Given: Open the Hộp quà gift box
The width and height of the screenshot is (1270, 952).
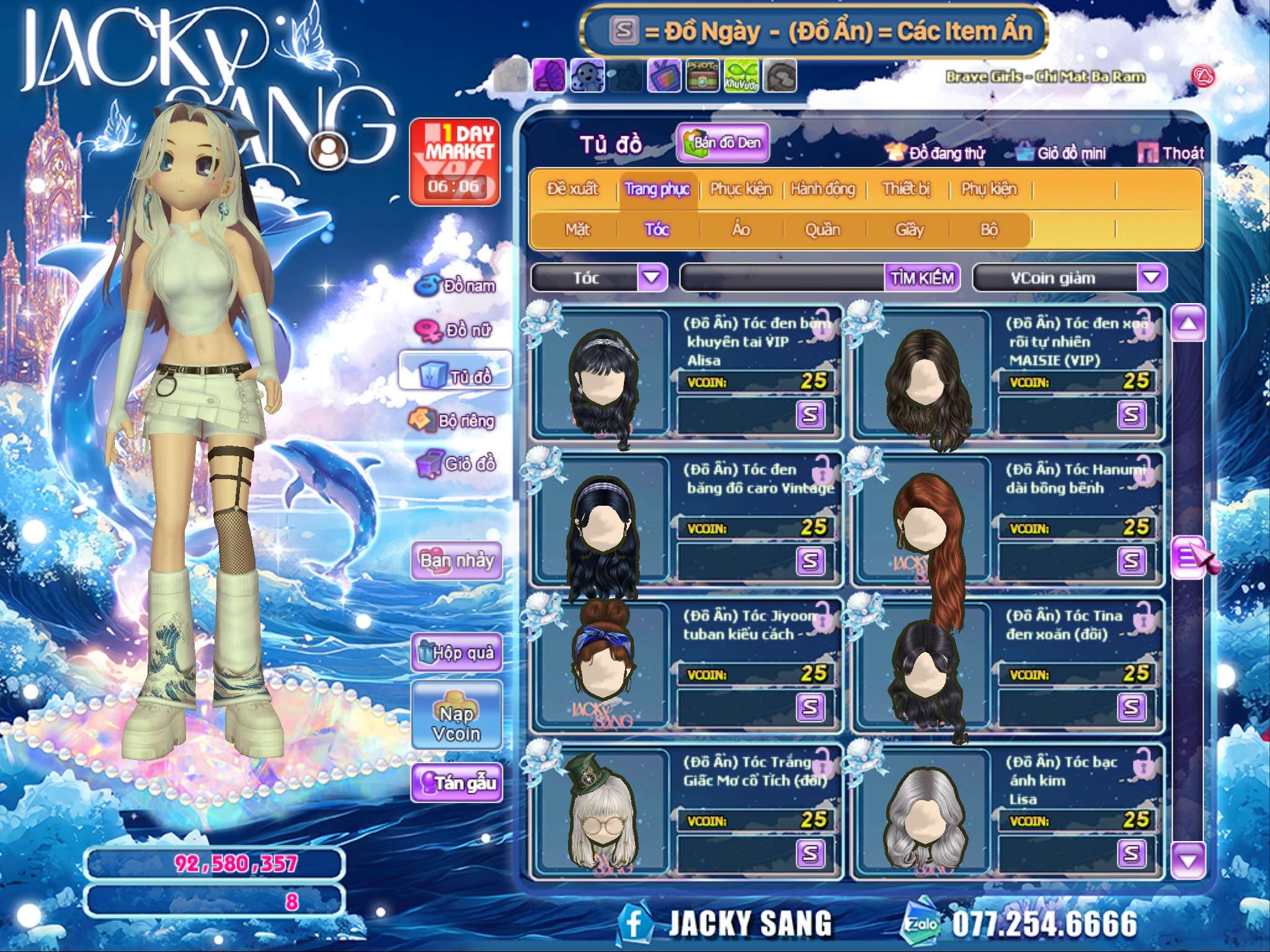Looking at the screenshot, I should [456, 652].
